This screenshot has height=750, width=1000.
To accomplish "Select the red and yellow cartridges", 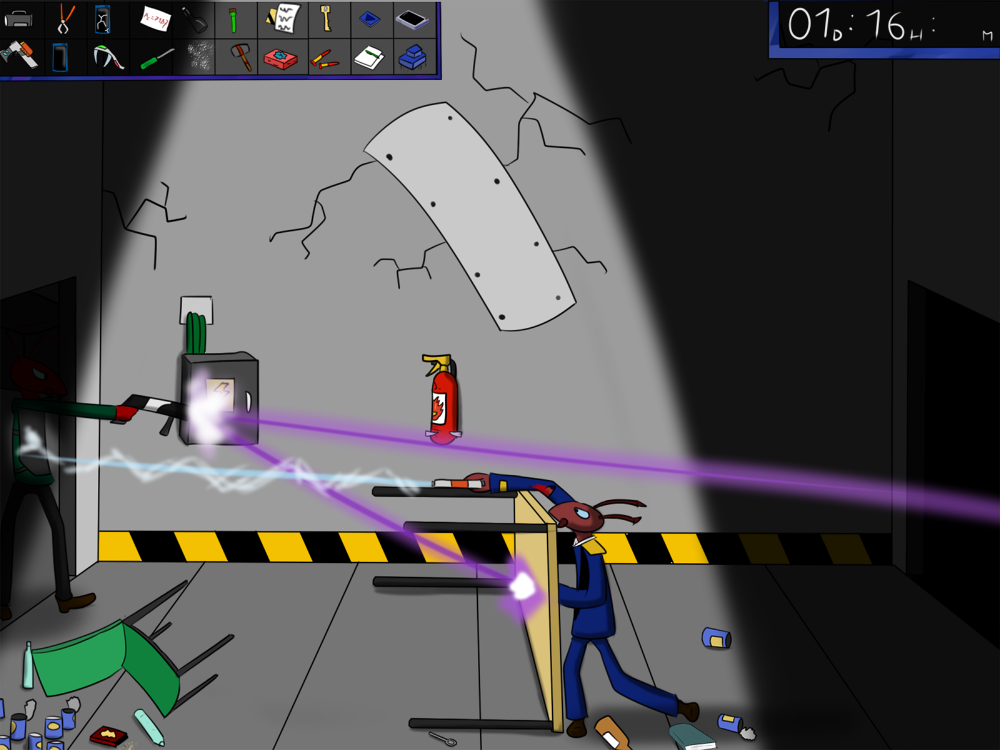I will click(324, 59).
